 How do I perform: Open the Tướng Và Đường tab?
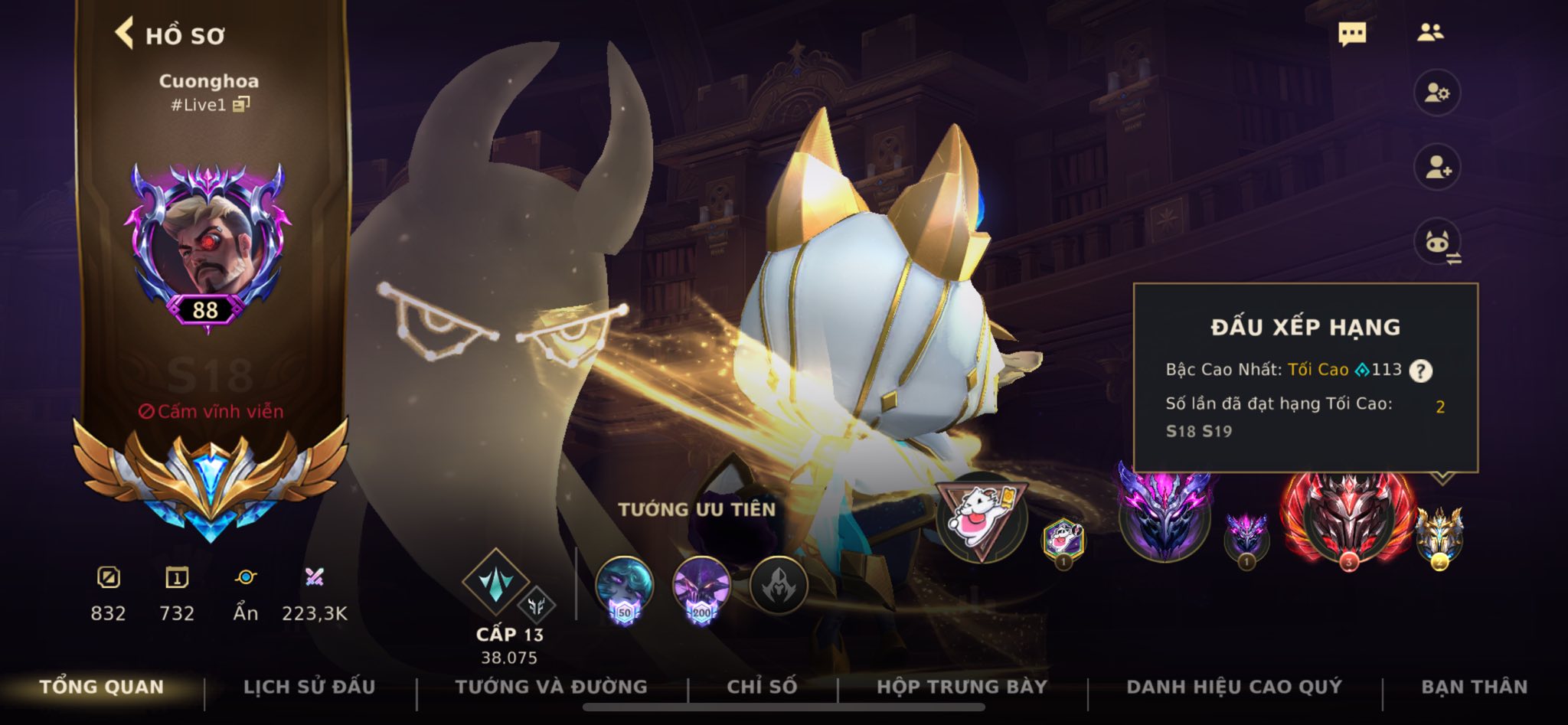[551, 687]
